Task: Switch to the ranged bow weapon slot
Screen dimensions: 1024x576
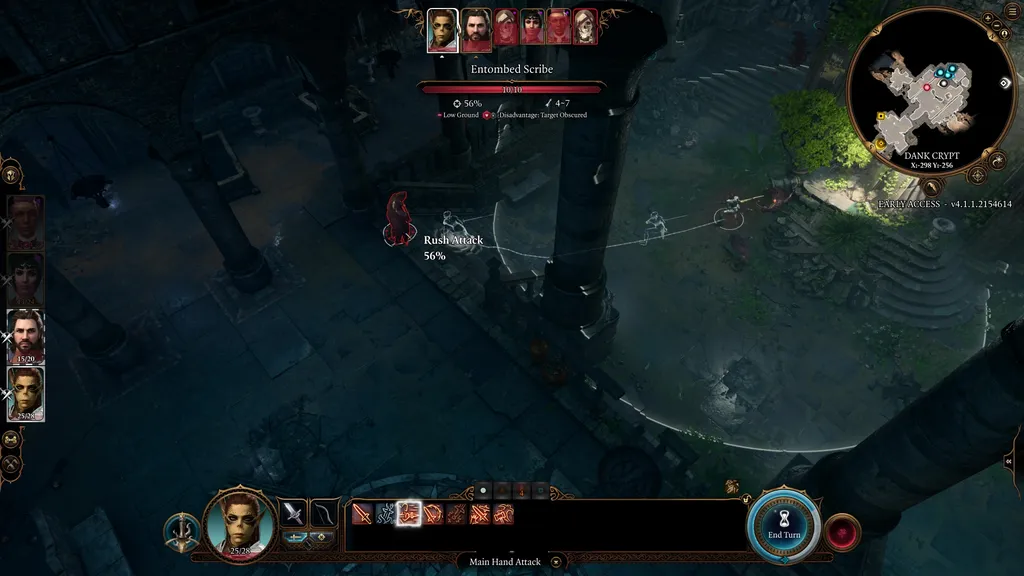Action: point(324,513)
